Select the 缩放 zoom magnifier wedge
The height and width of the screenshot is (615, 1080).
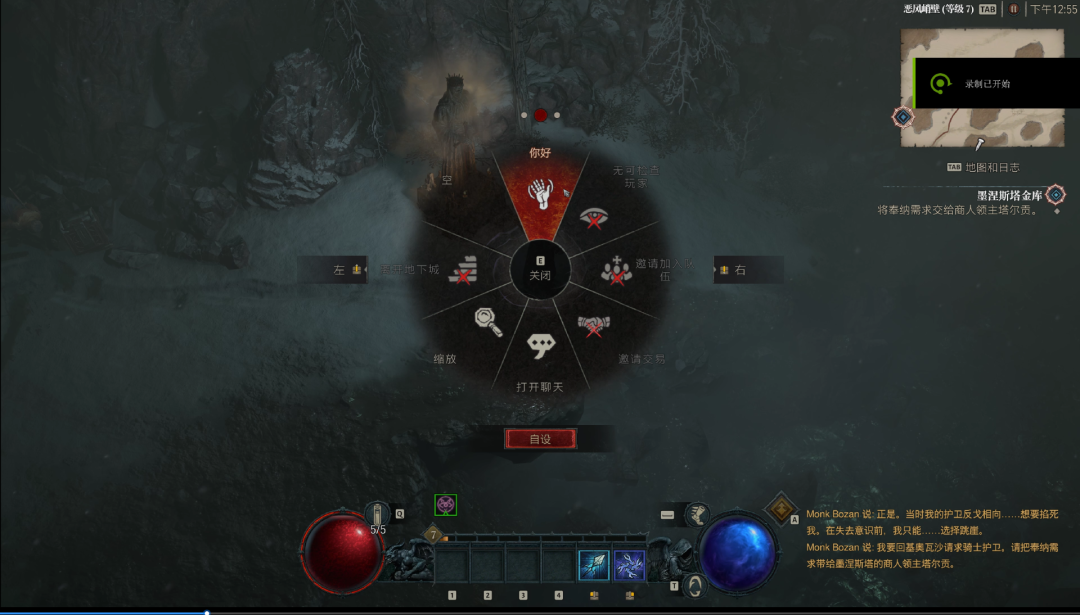point(487,321)
